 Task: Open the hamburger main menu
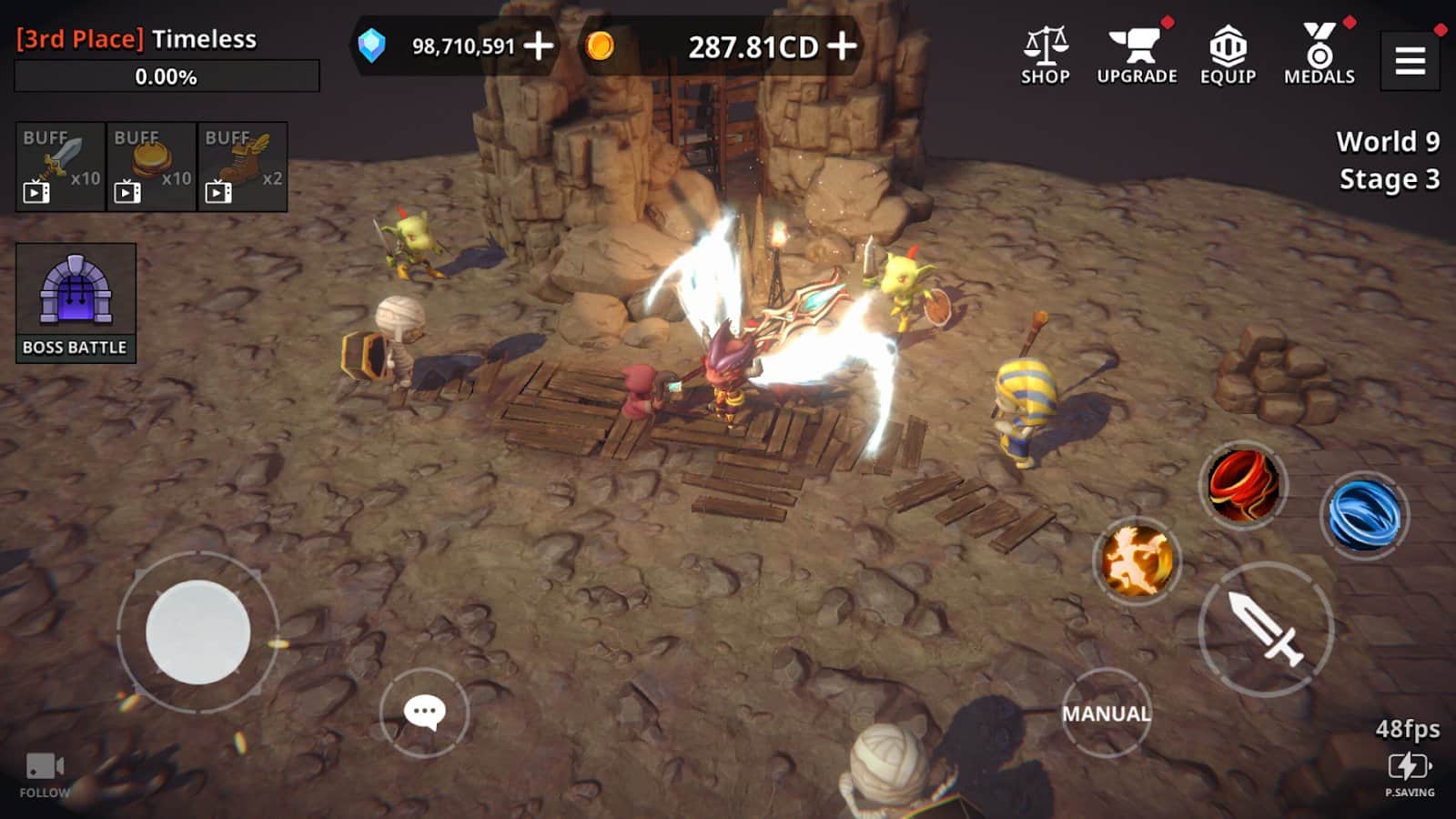[x=1410, y=61]
